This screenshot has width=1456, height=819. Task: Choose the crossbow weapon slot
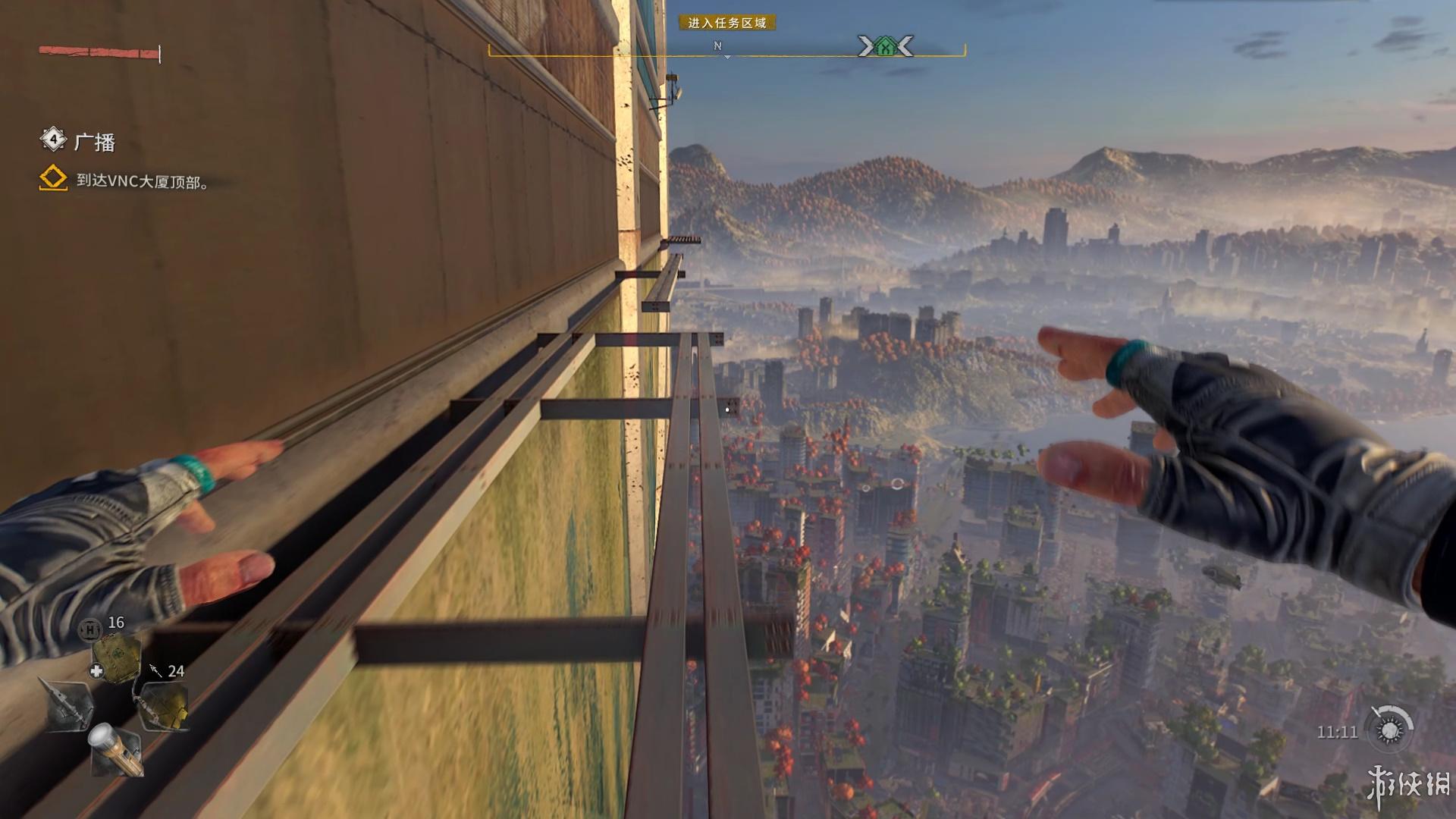(164, 705)
